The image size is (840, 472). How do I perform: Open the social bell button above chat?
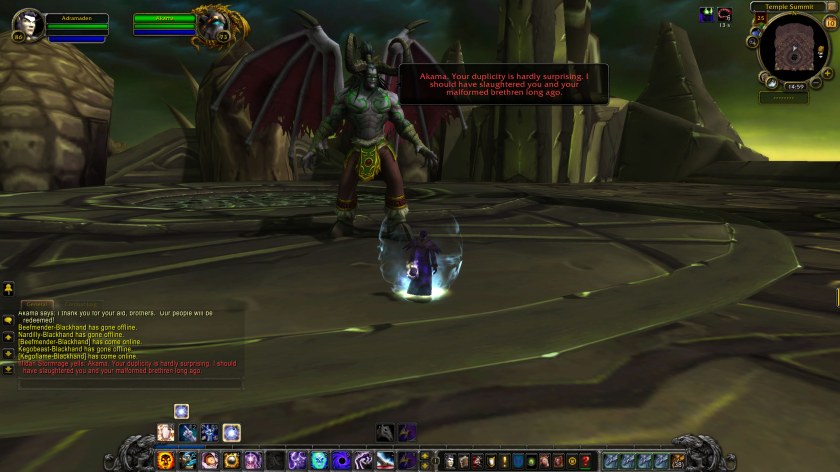pos(8,290)
